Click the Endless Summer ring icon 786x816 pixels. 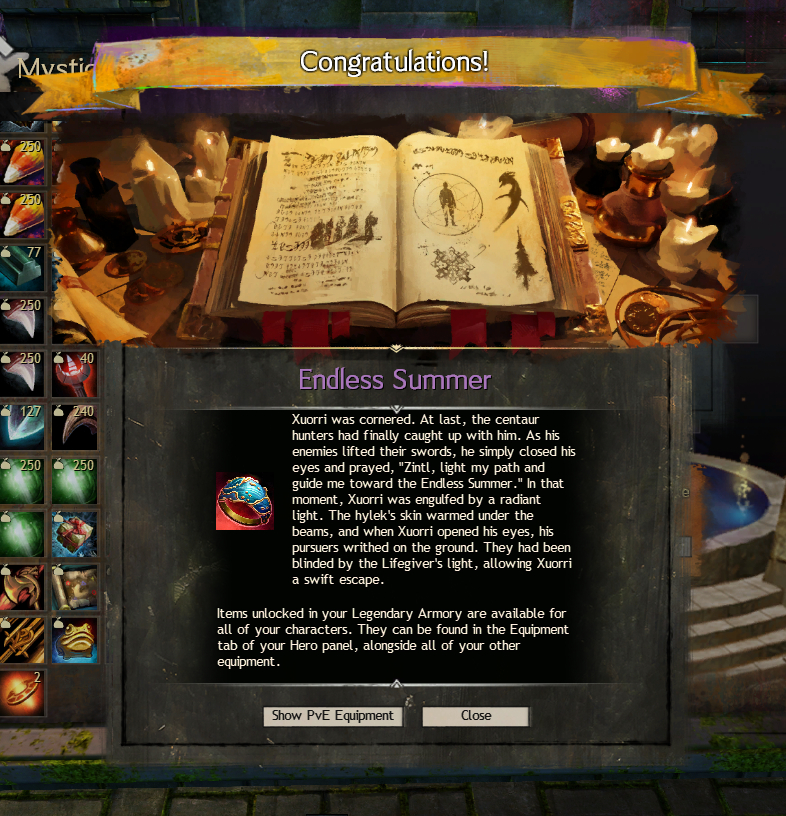(x=244, y=501)
